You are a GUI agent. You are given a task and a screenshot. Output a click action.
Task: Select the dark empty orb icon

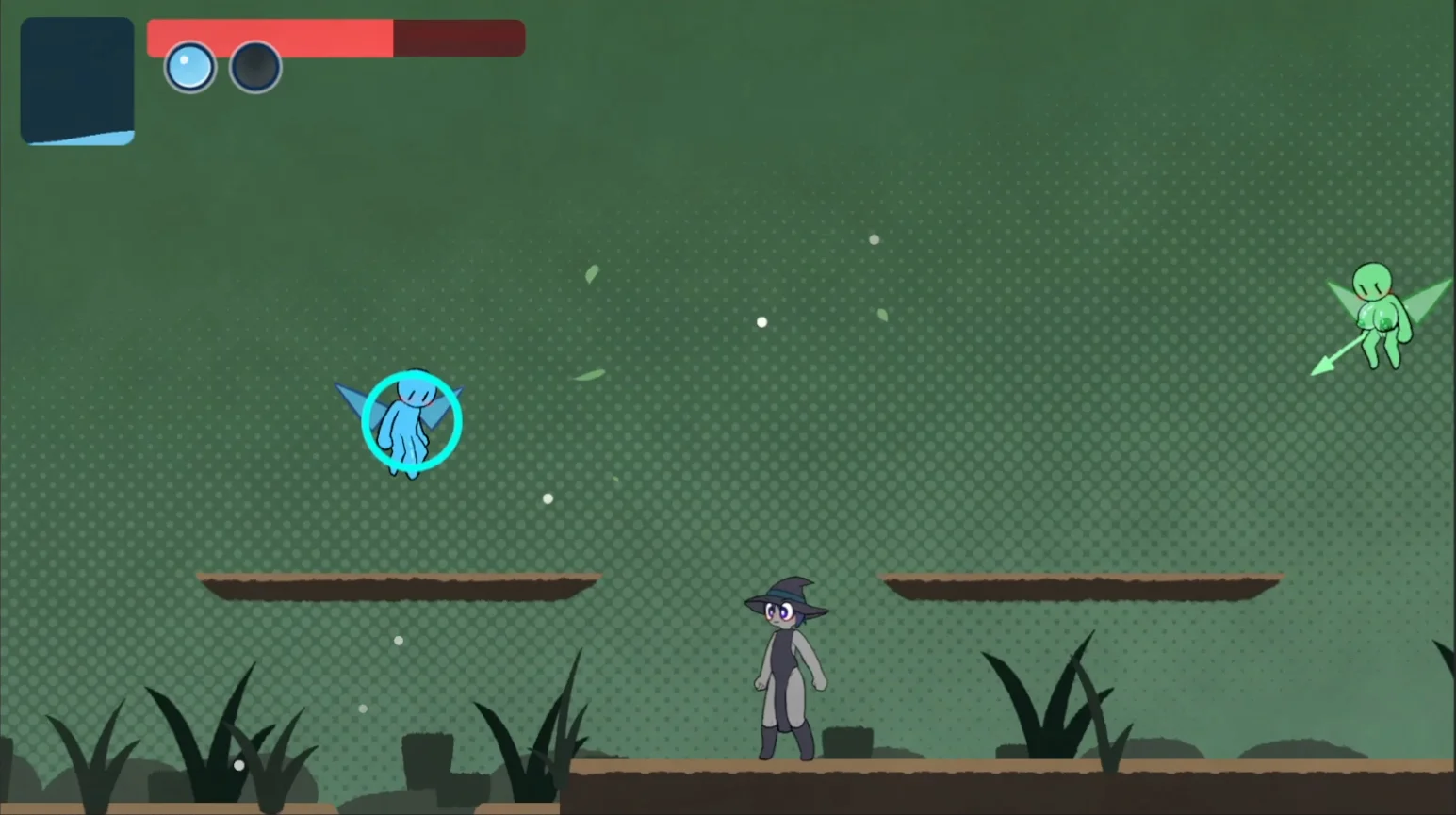(x=255, y=68)
